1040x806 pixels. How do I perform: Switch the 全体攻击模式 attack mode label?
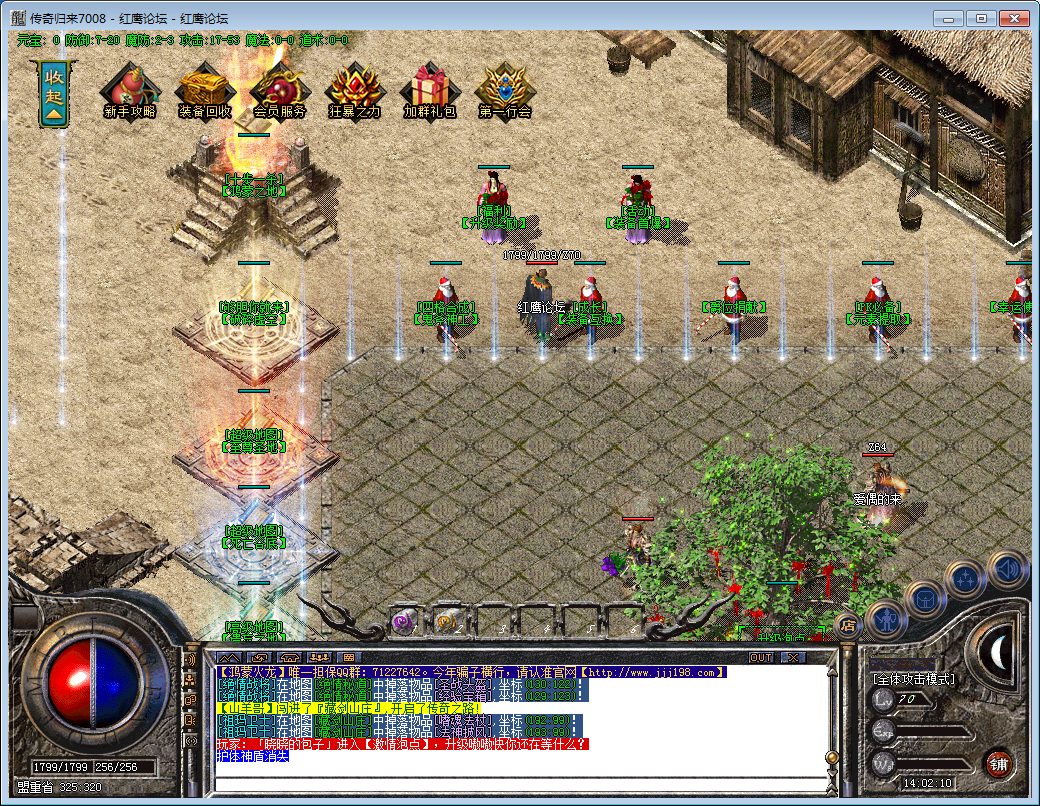point(913,678)
